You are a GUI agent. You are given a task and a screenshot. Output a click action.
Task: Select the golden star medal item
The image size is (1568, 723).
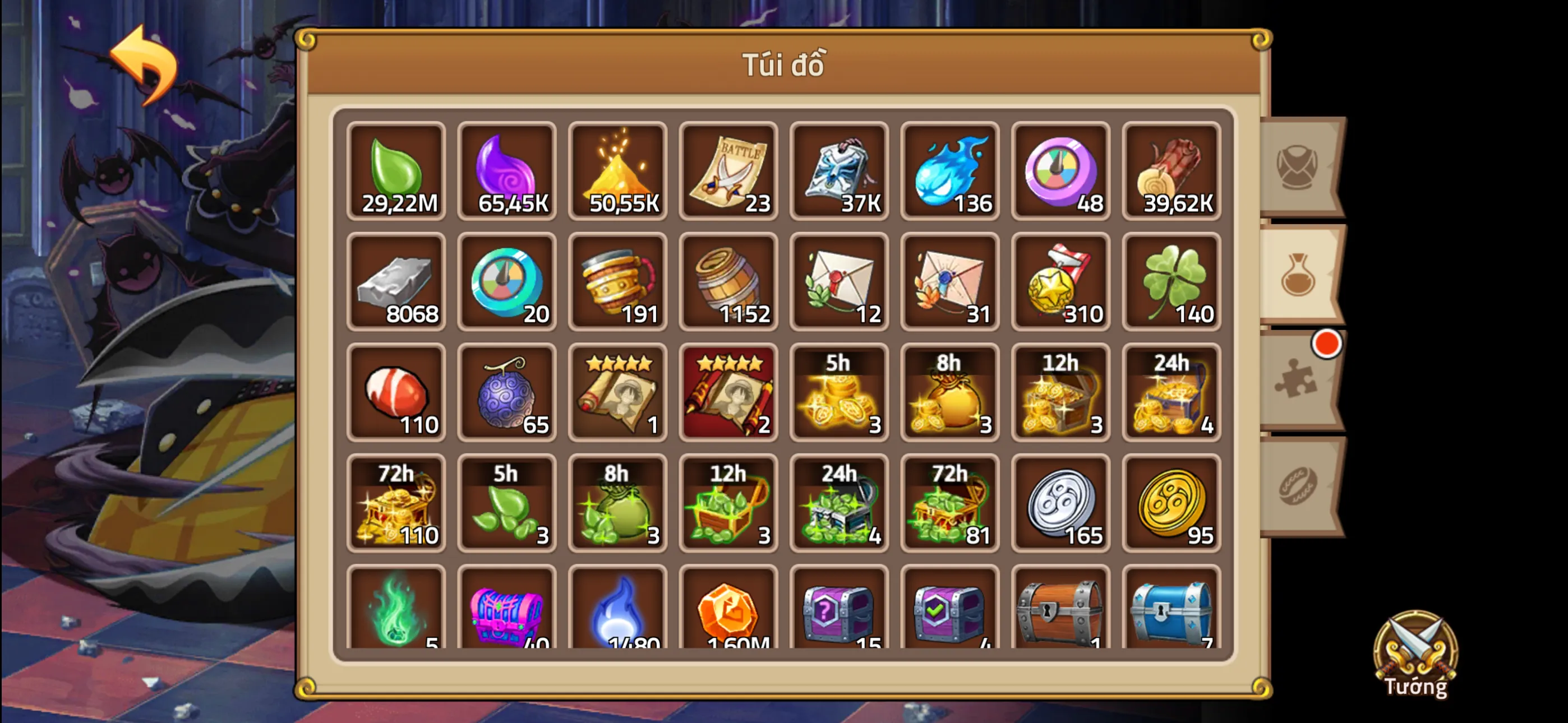(x=1062, y=283)
